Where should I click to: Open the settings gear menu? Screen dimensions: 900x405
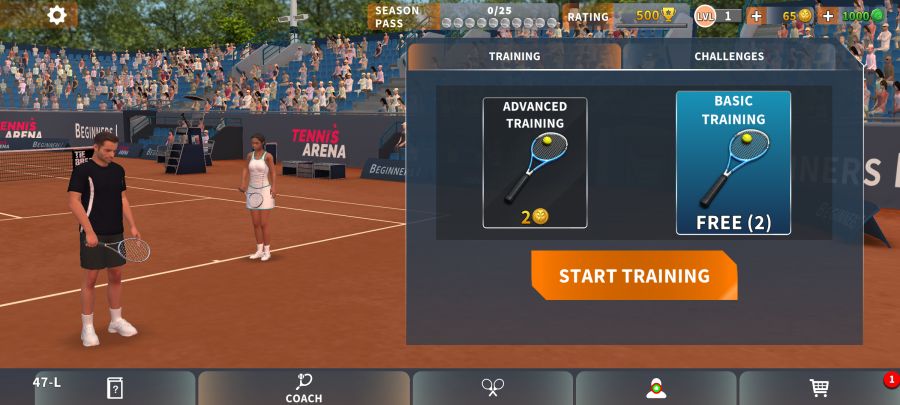click(57, 15)
